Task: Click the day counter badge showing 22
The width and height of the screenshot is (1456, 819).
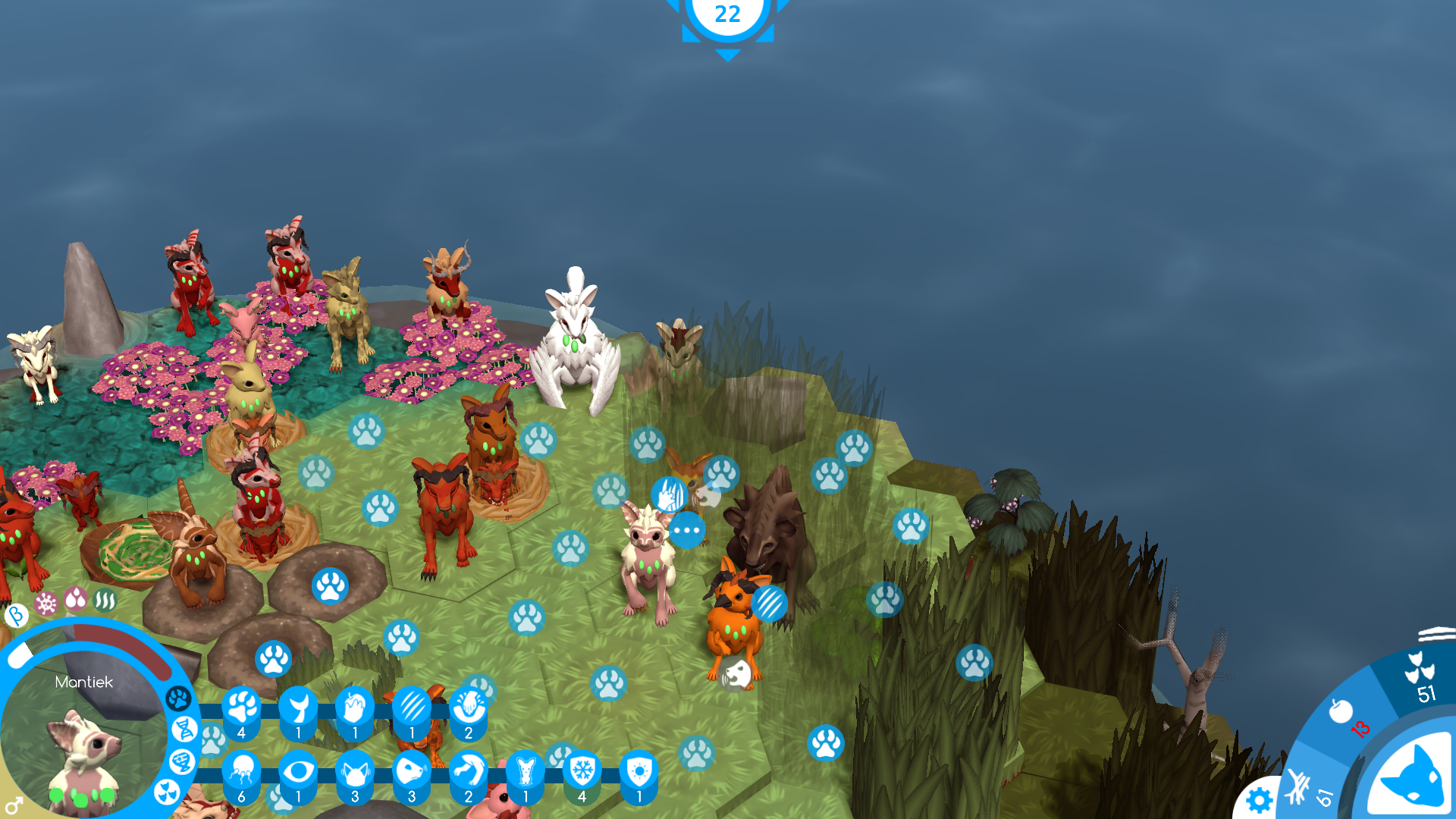Action: [727, 15]
